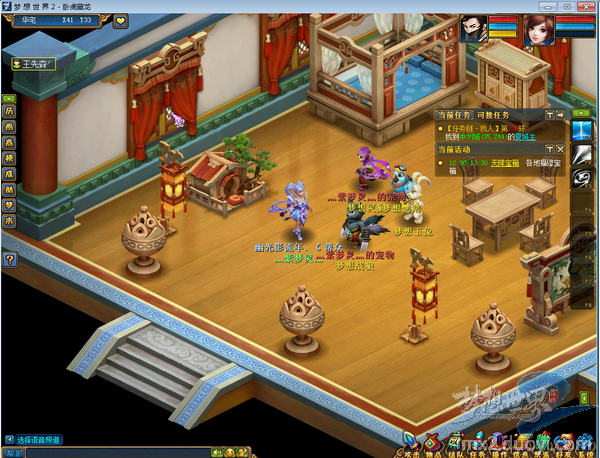Open the 历 button in left sidebar

coord(9,112)
